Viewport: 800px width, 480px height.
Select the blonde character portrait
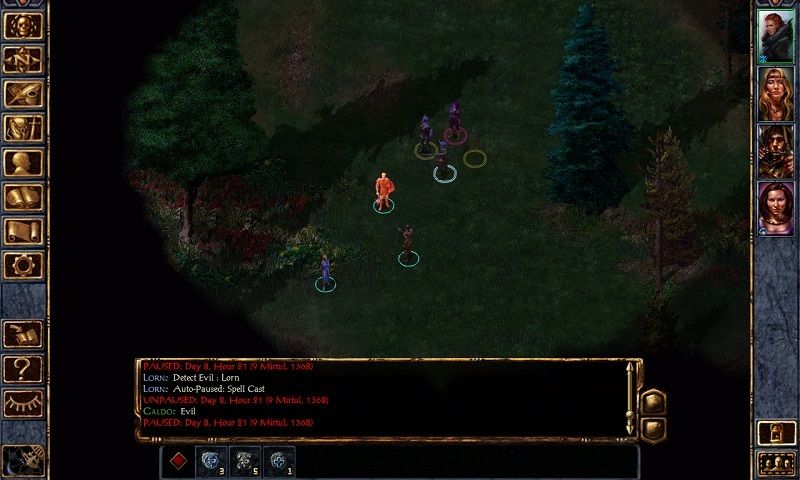coord(775,93)
